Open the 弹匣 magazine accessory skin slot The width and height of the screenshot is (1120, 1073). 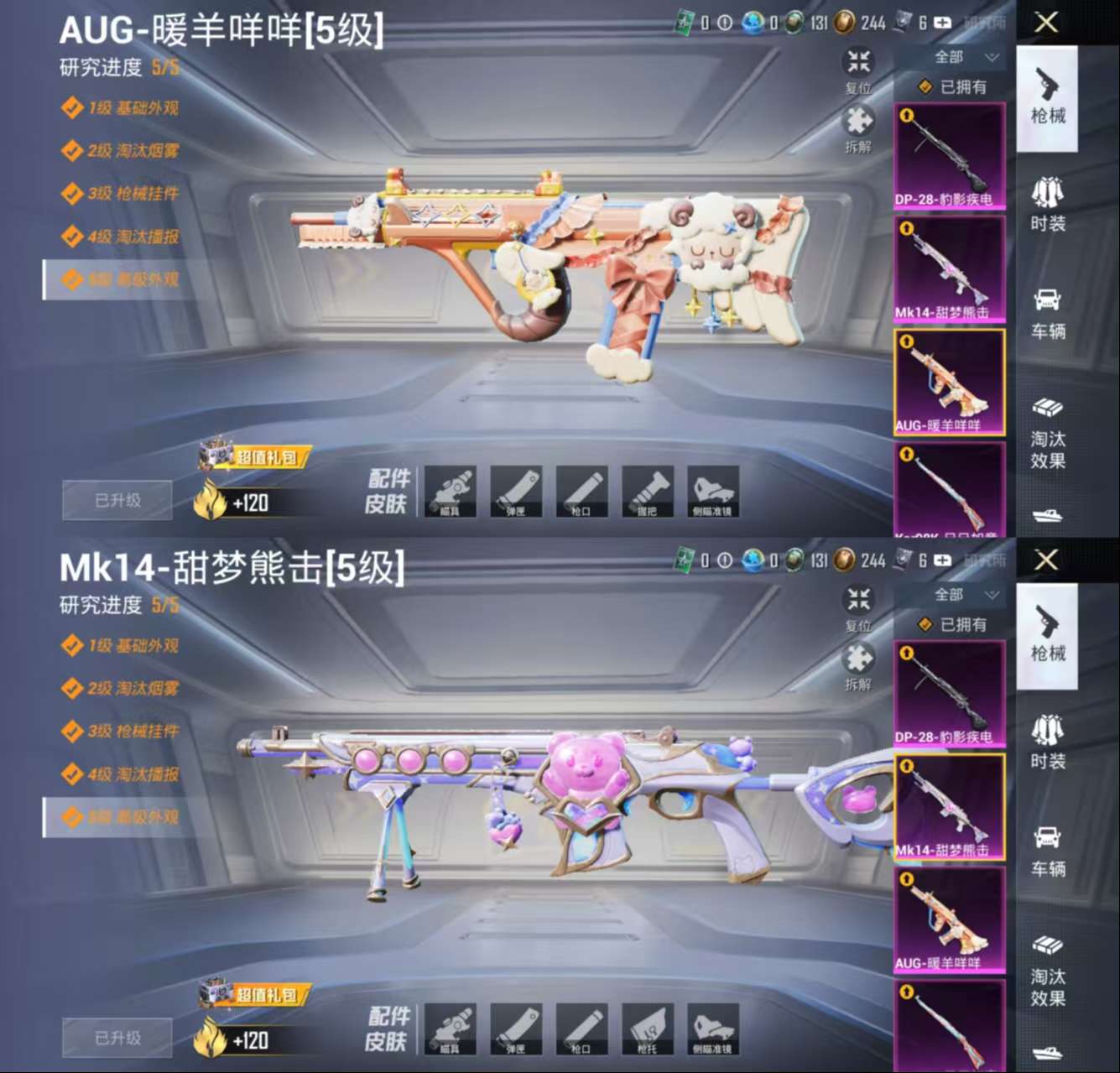coord(518,492)
